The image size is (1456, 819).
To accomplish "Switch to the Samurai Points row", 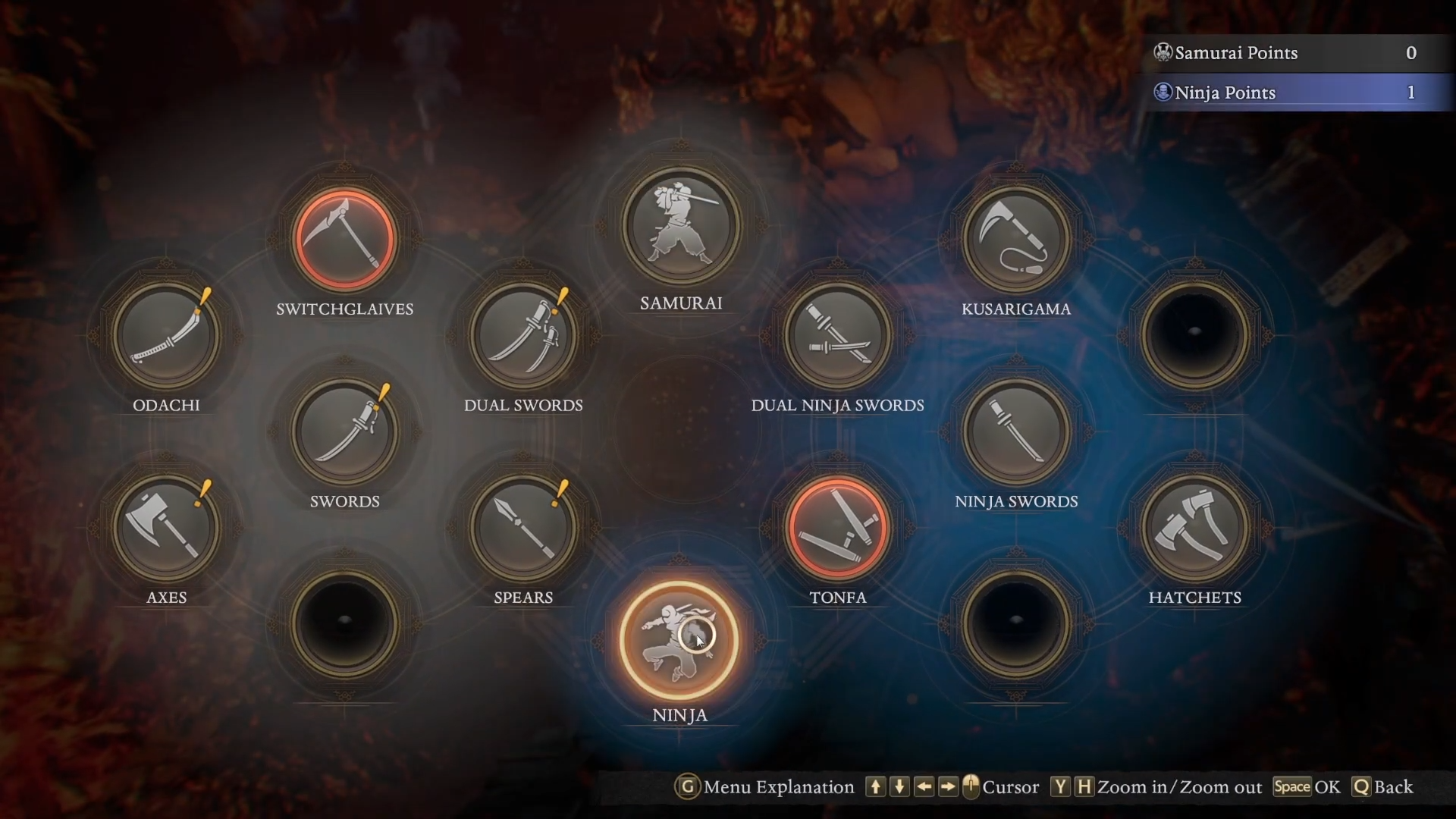I will [1295, 53].
